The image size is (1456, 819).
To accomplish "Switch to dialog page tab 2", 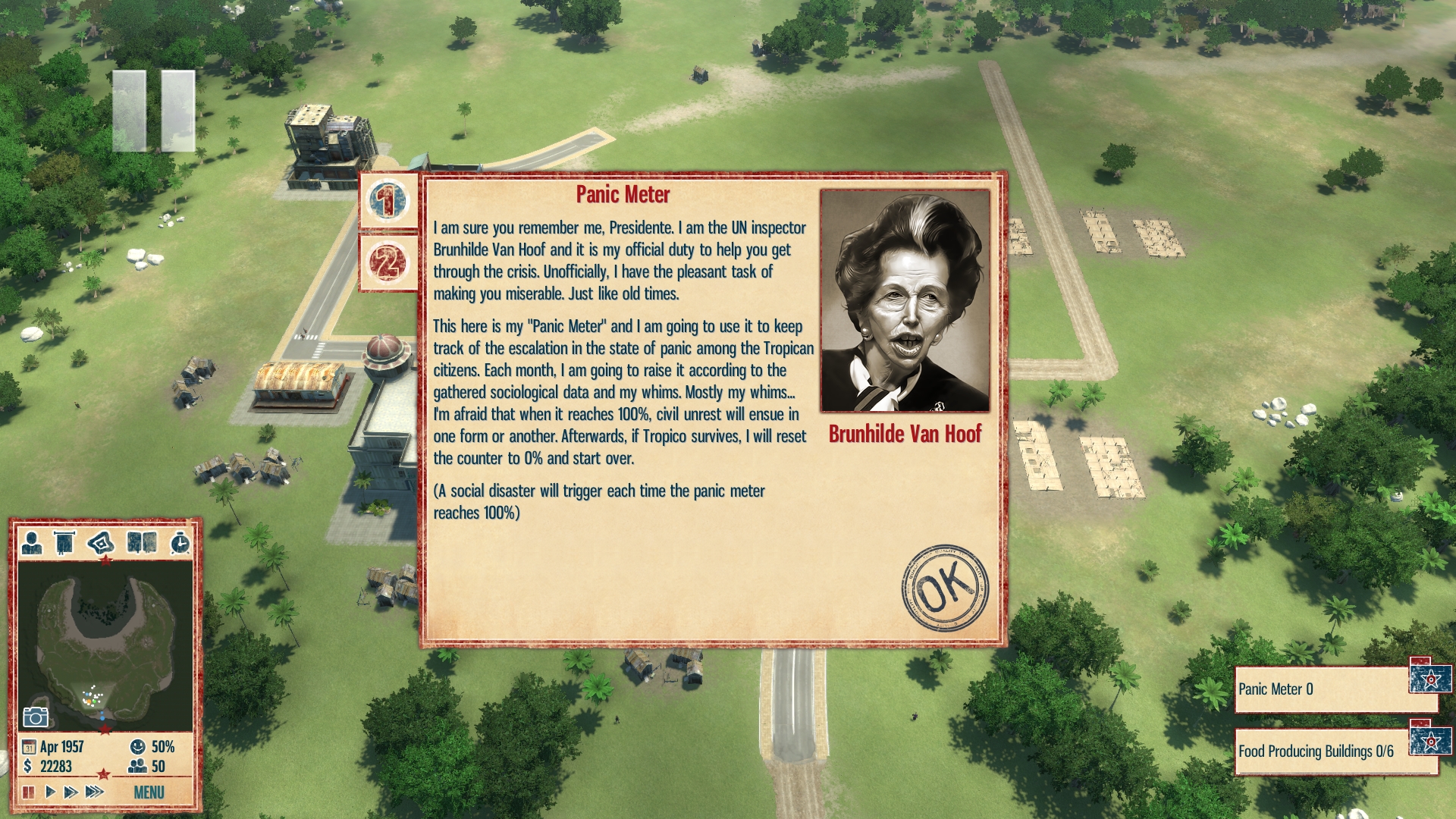I will click(388, 263).
